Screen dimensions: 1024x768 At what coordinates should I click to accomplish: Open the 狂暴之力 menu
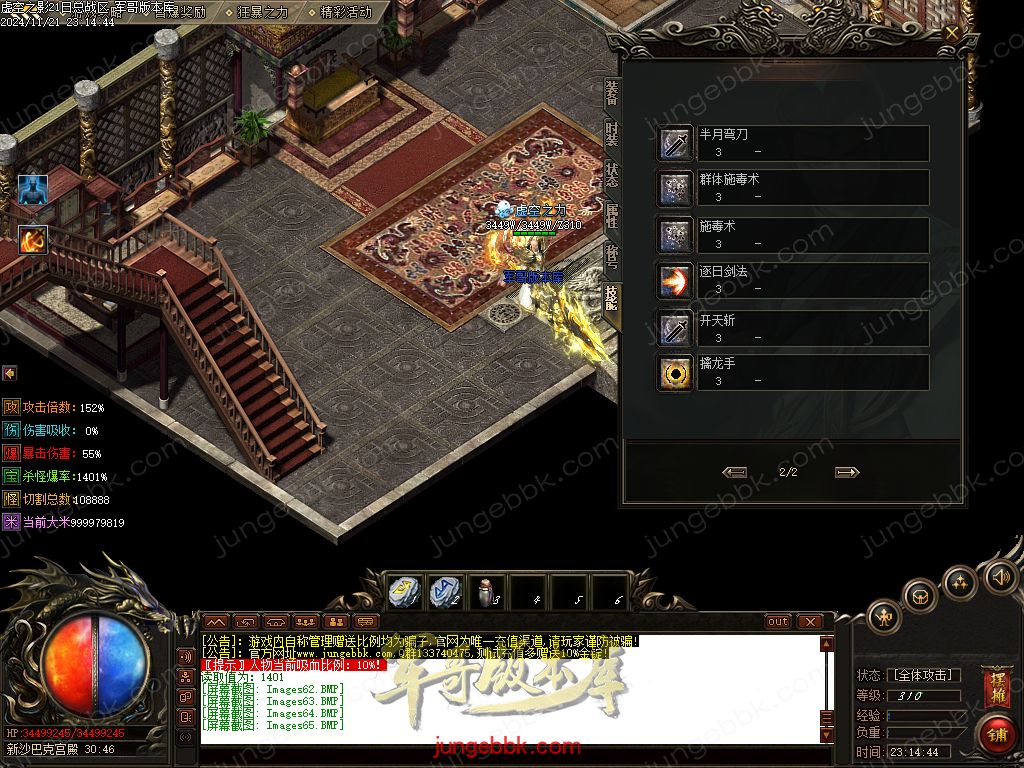(x=262, y=12)
